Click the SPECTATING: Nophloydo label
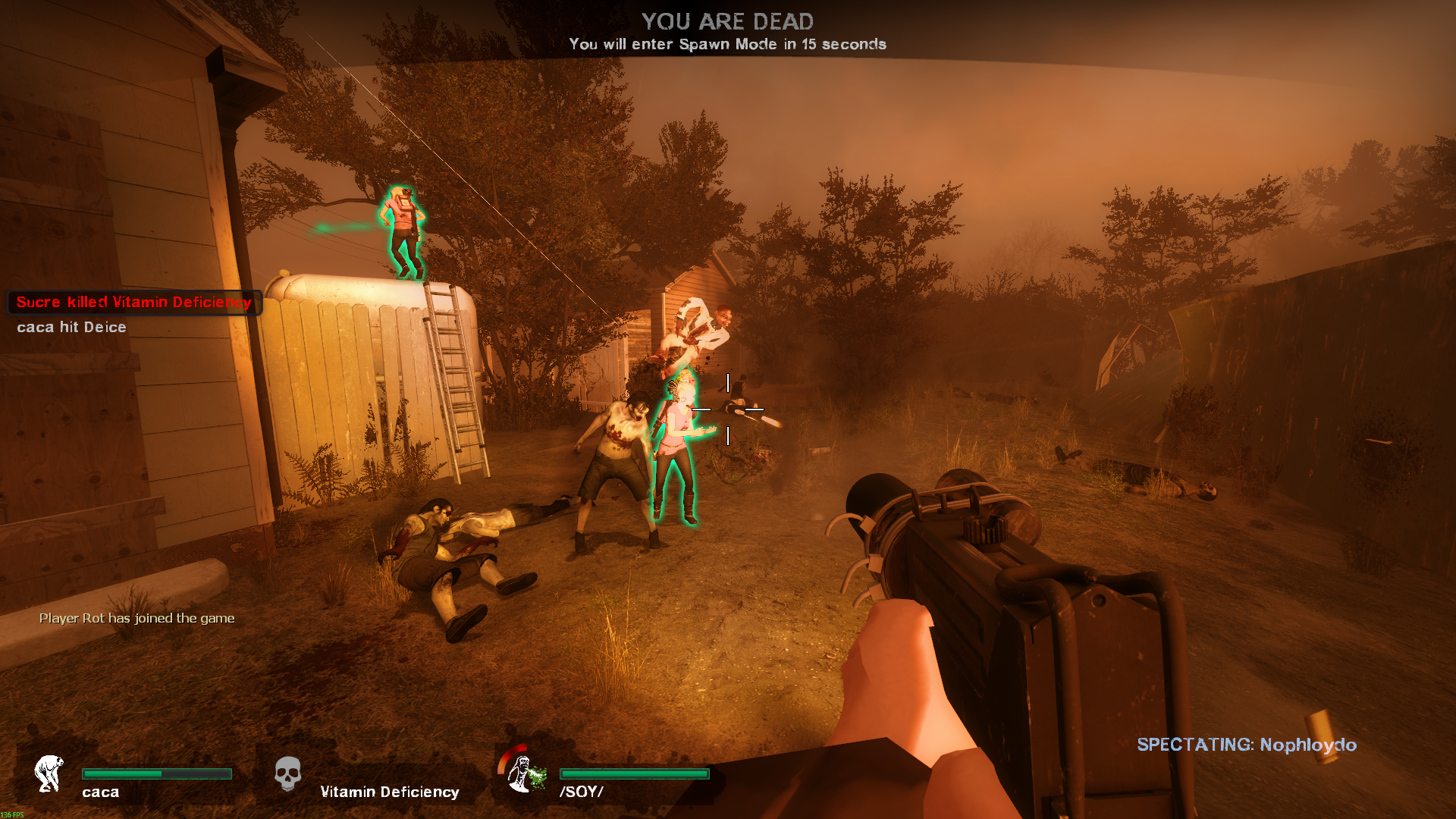 click(x=1246, y=745)
